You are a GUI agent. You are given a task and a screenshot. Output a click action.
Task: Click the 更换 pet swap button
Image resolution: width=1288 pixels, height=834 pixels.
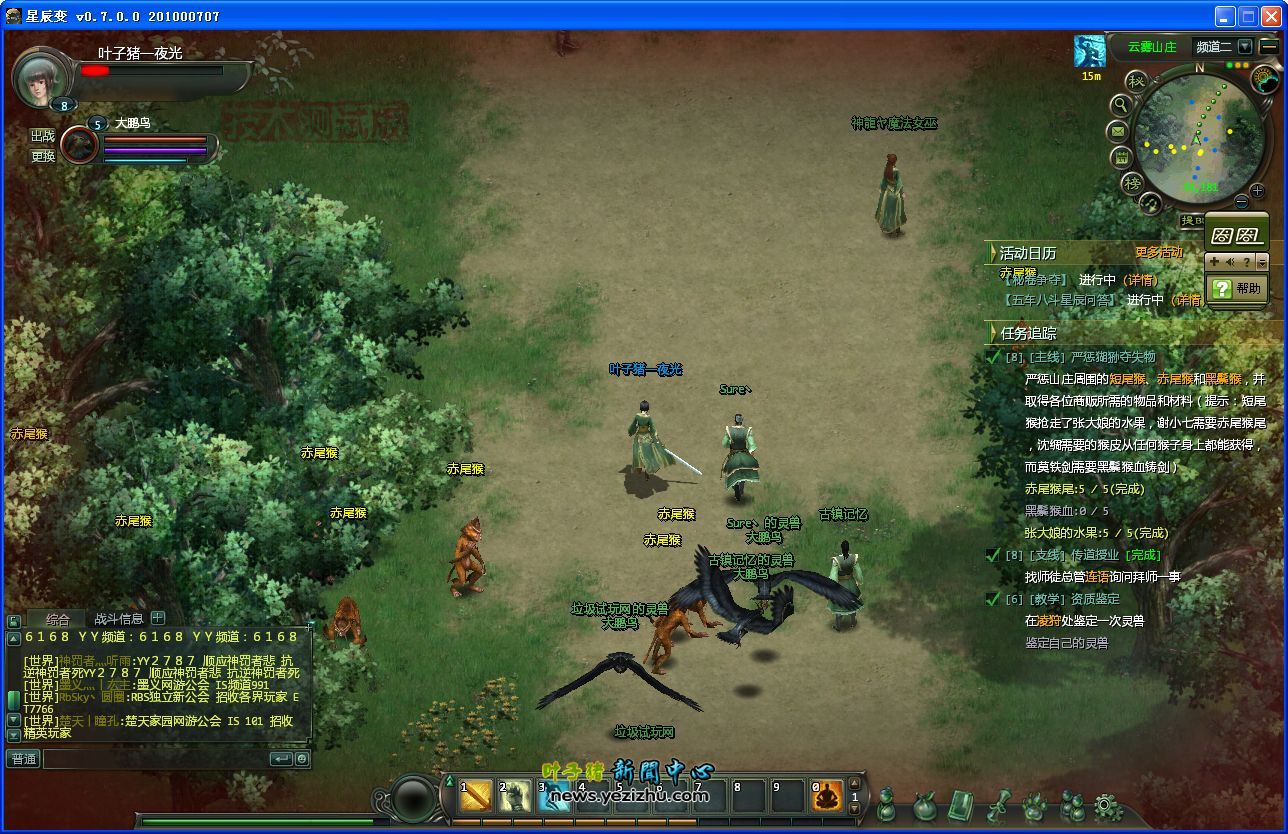pyautogui.click(x=42, y=156)
